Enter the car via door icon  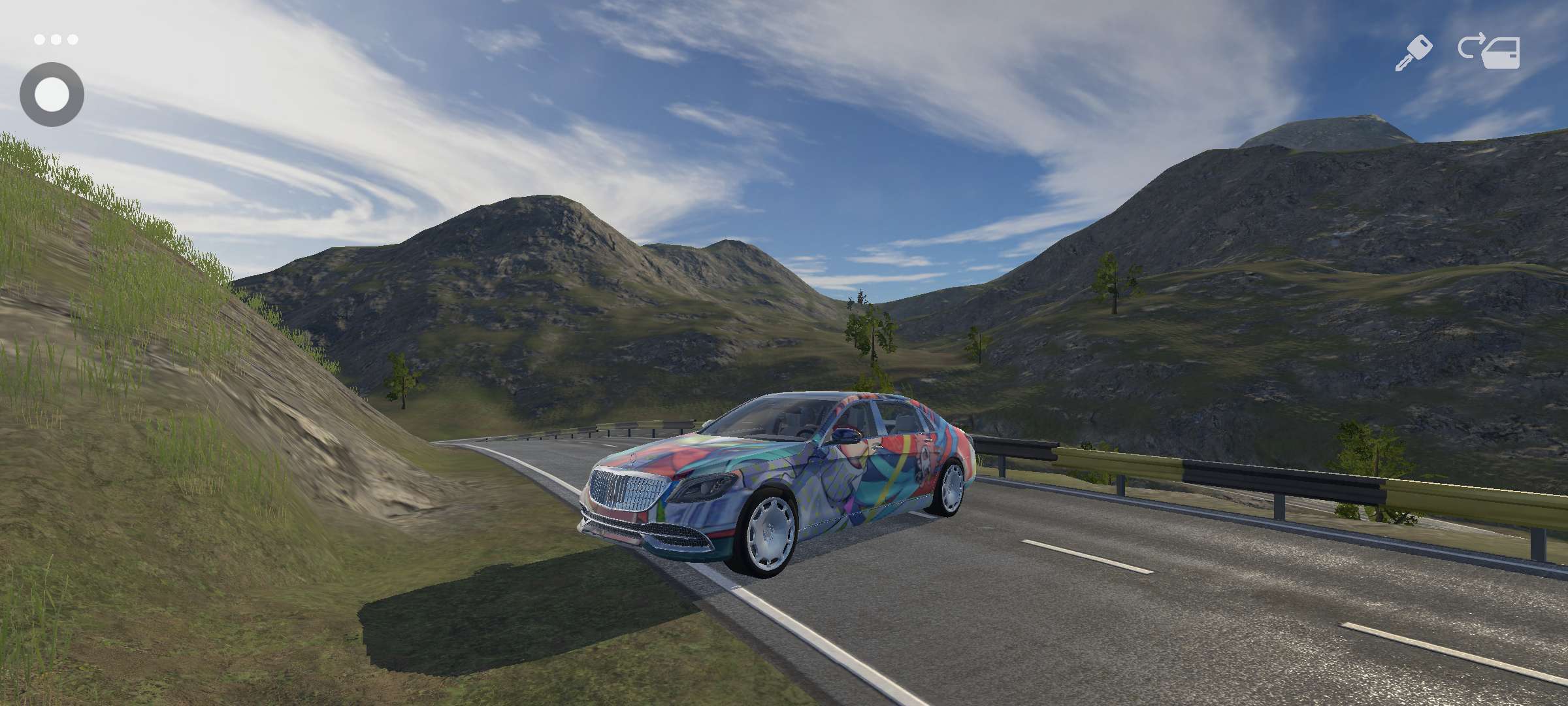[x=1490, y=51]
